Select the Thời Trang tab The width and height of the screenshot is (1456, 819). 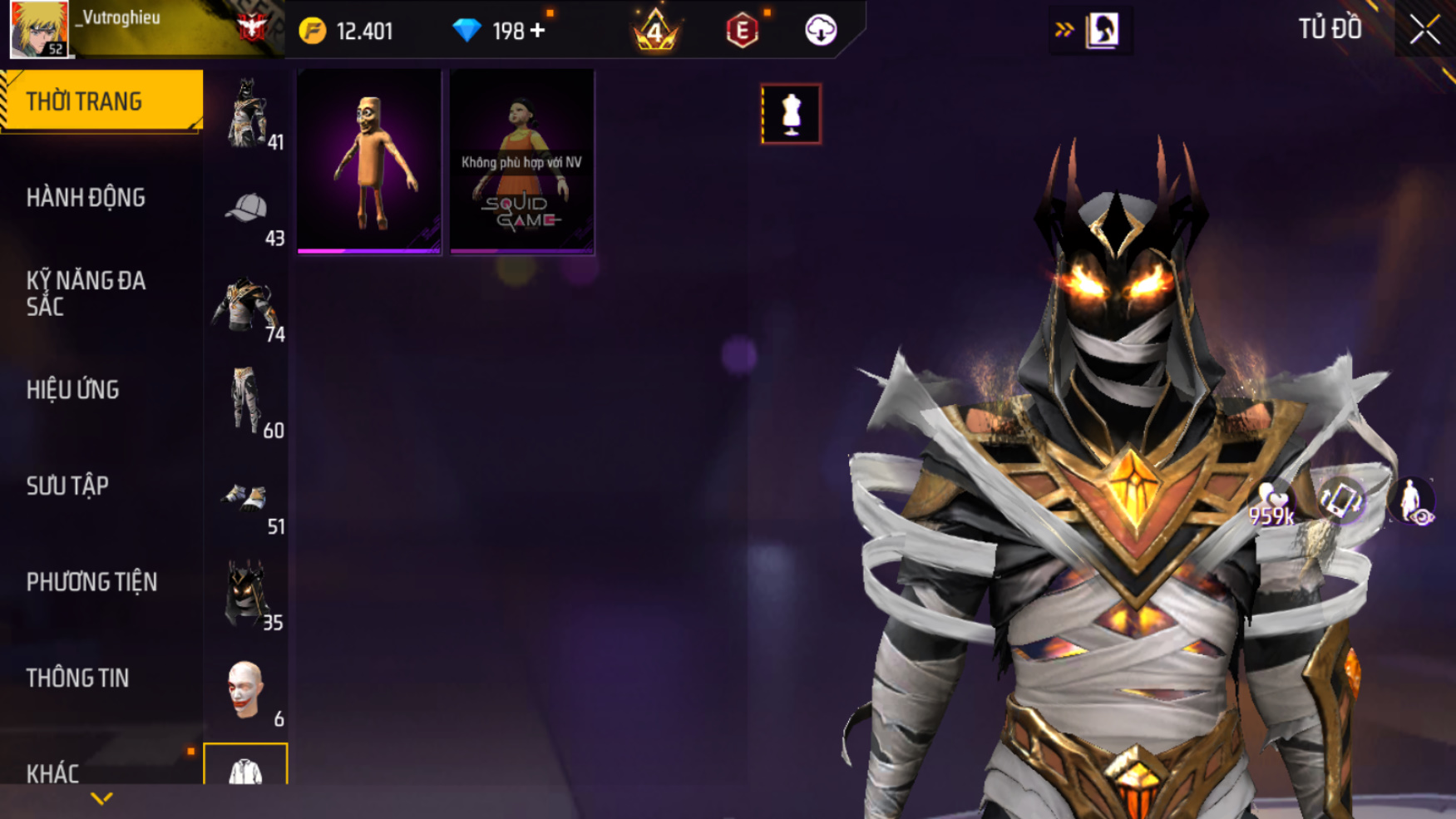[x=101, y=101]
